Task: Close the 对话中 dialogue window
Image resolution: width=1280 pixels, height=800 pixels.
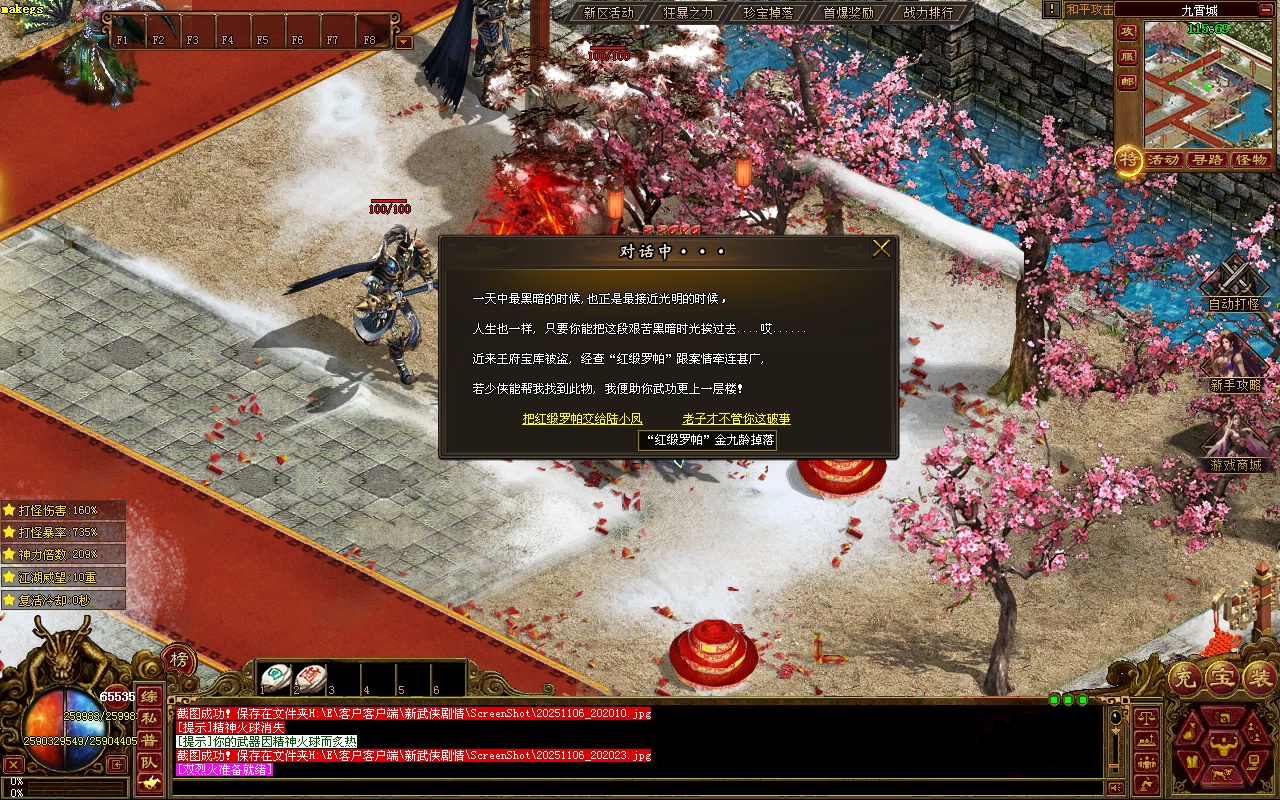Action: tap(881, 249)
